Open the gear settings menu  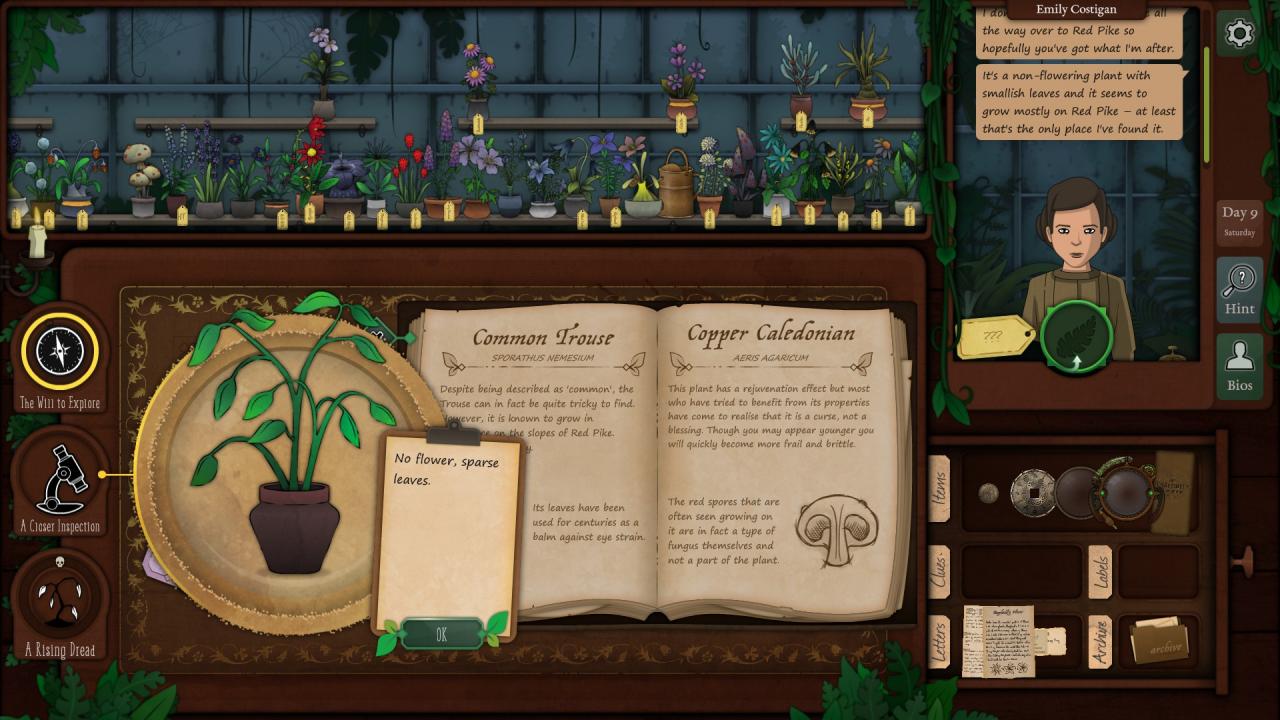click(x=1239, y=34)
